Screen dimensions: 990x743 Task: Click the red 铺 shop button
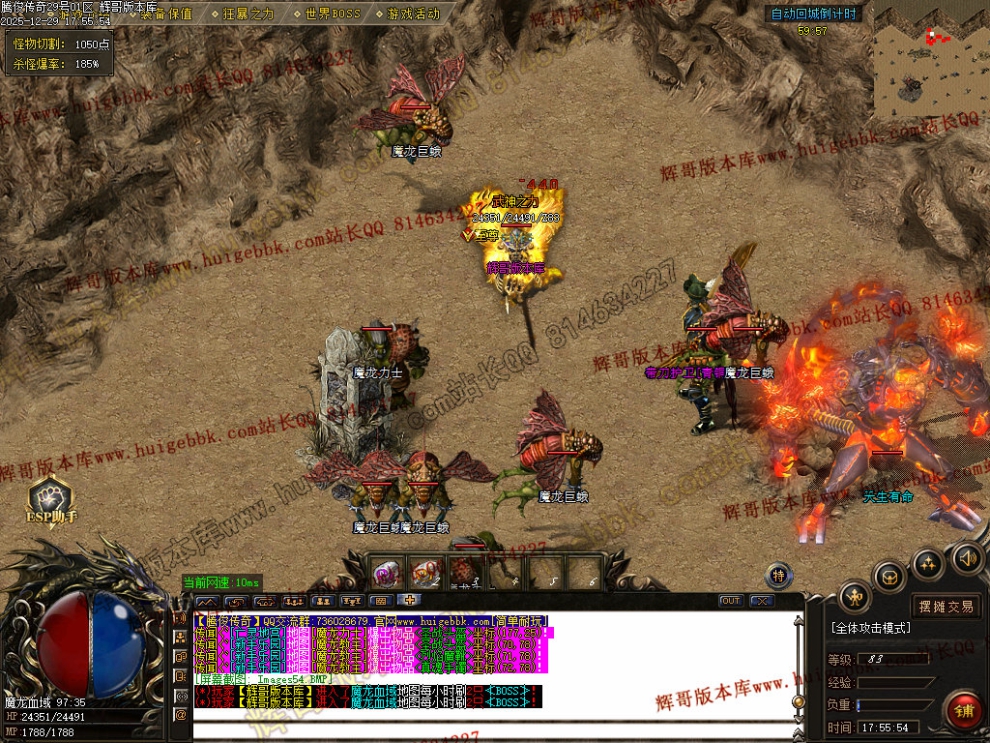tap(965, 710)
